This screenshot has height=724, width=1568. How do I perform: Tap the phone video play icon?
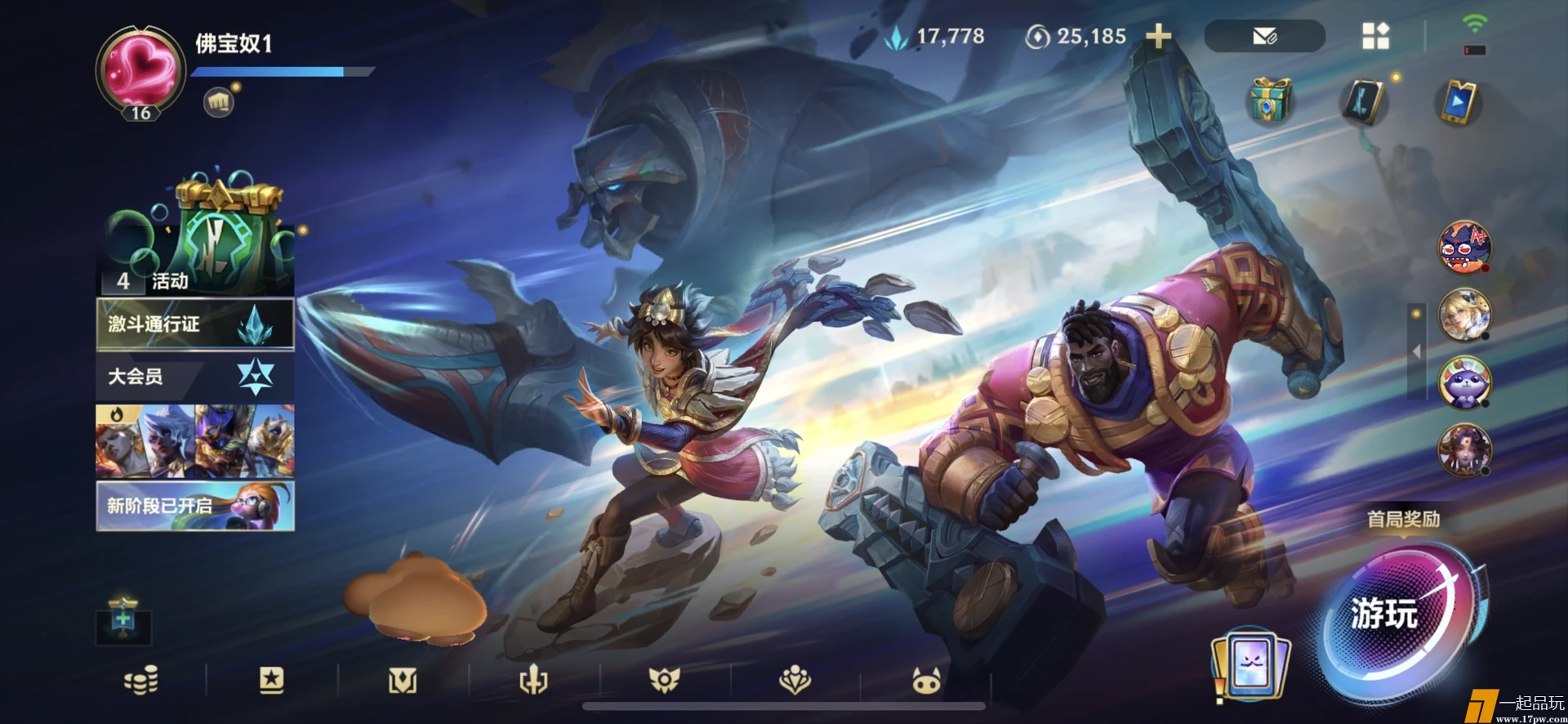[1459, 103]
